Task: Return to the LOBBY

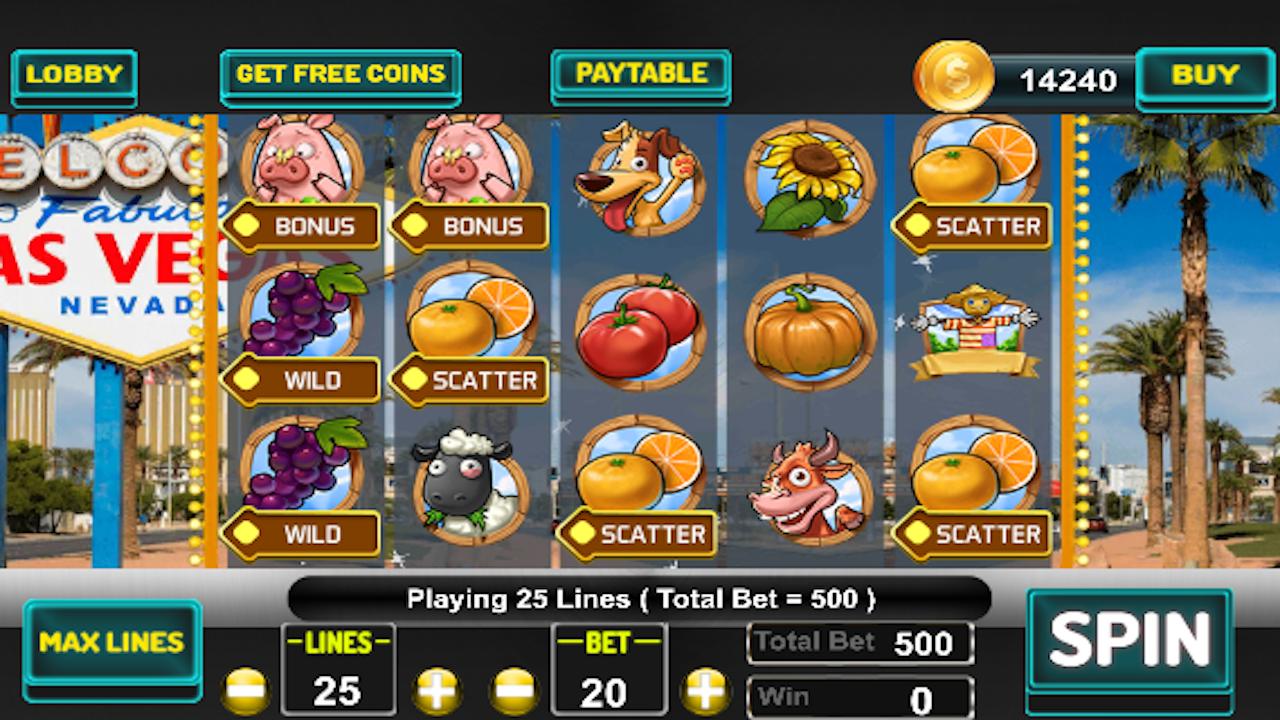Action: (x=74, y=74)
